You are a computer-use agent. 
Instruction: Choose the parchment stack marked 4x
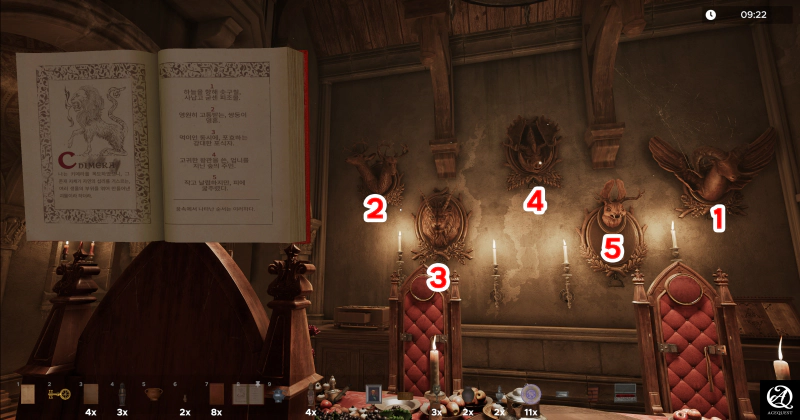pyautogui.click(x=90, y=394)
